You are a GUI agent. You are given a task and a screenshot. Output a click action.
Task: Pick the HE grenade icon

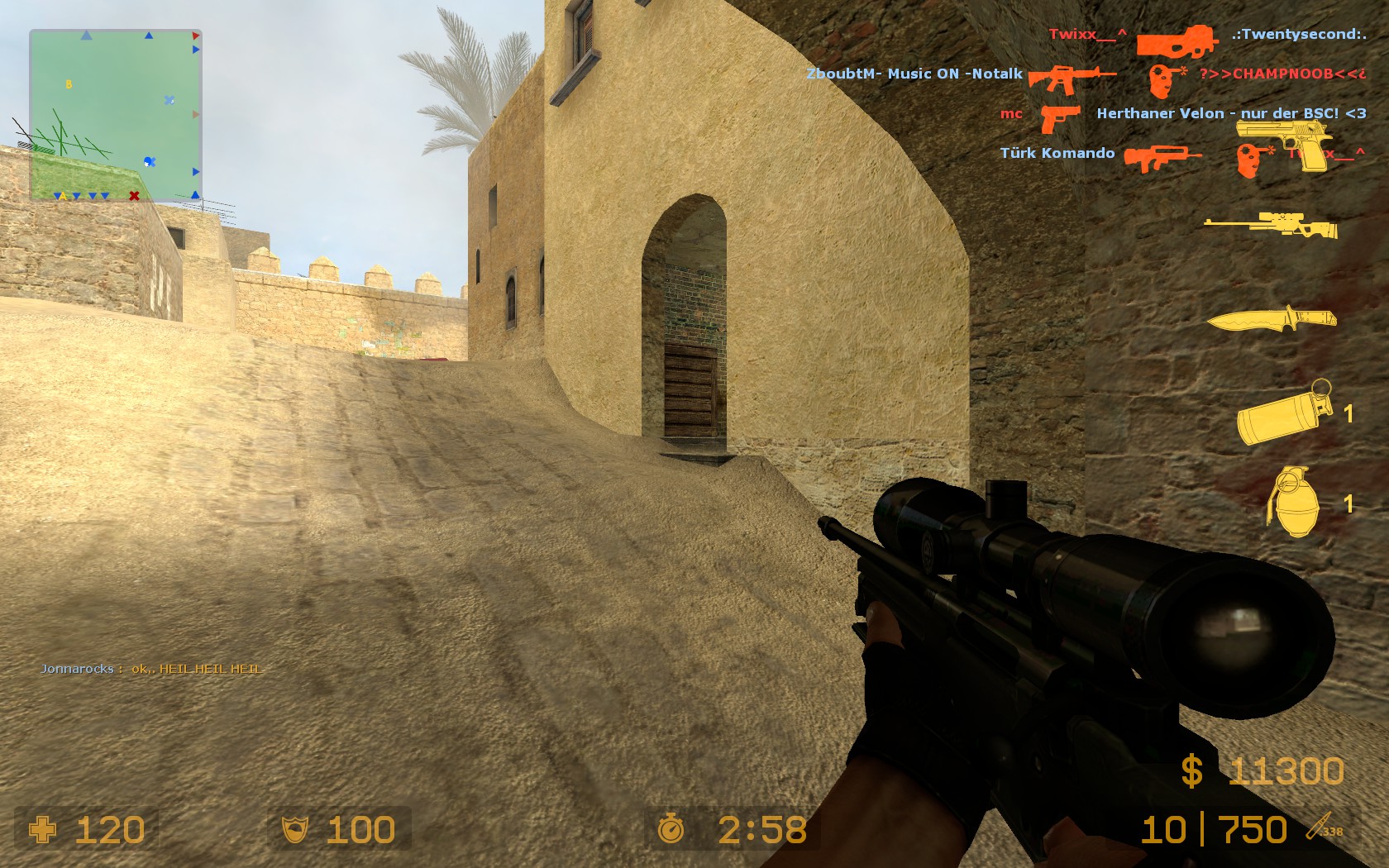coord(1292,502)
